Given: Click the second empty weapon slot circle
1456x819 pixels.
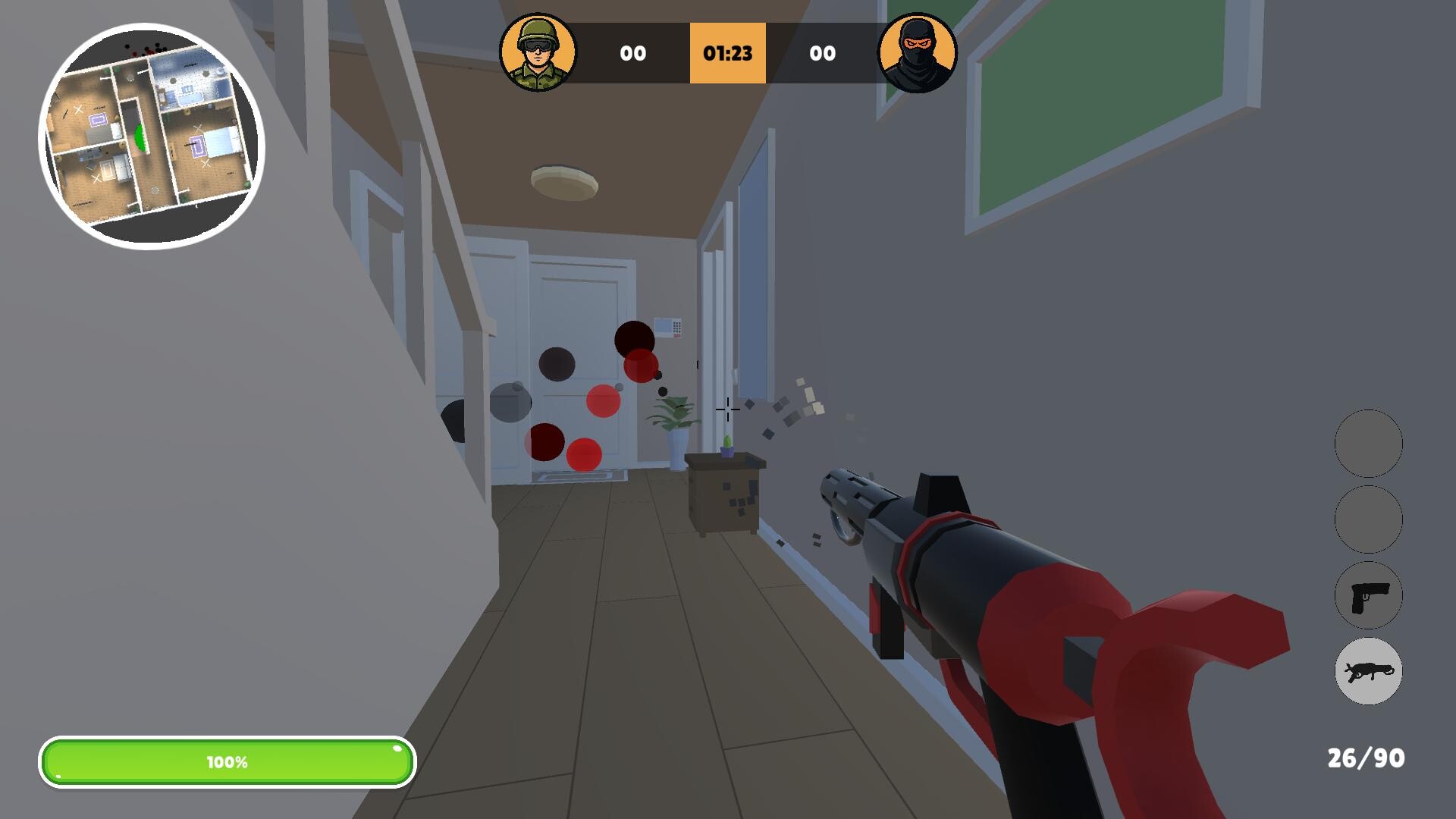Looking at the screenshot, I should tap(1367, 520).
